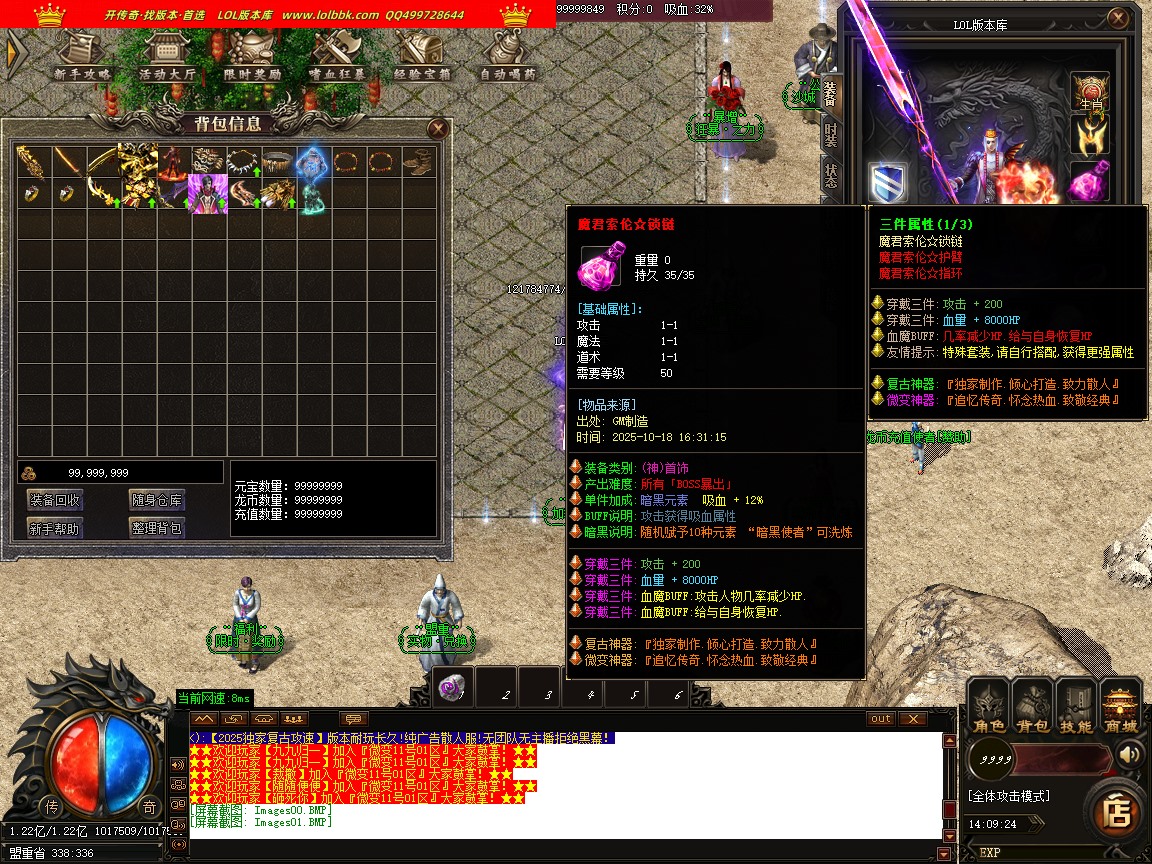Switch to the 时装 fashion tab
Screen dimensions: 1152x864
[831, 135]
